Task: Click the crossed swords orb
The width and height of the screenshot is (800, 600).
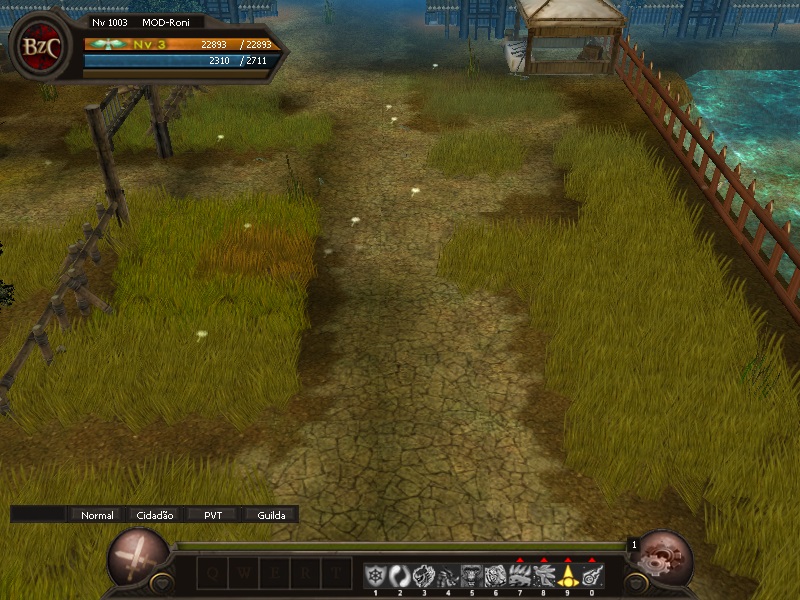Action: pyautogui.click(x=137, y=557)
